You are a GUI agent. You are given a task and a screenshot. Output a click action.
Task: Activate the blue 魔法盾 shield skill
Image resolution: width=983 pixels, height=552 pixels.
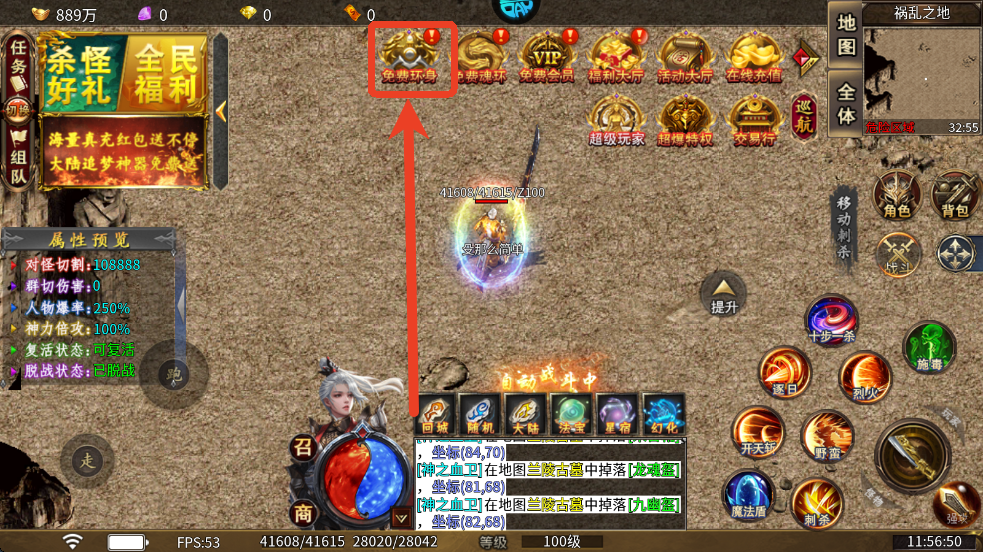(748, 496)
